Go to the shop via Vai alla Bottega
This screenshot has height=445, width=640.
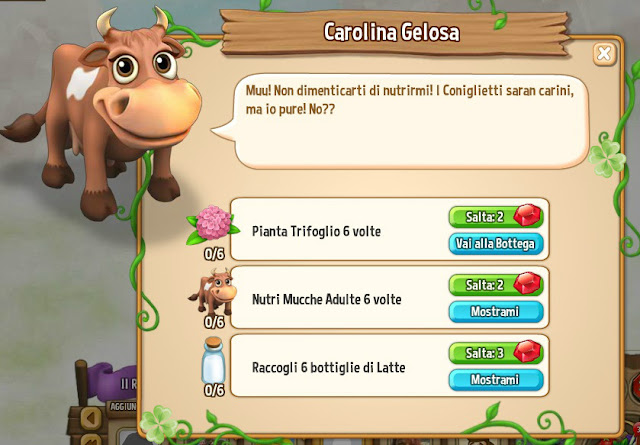[x=496, y=243]
